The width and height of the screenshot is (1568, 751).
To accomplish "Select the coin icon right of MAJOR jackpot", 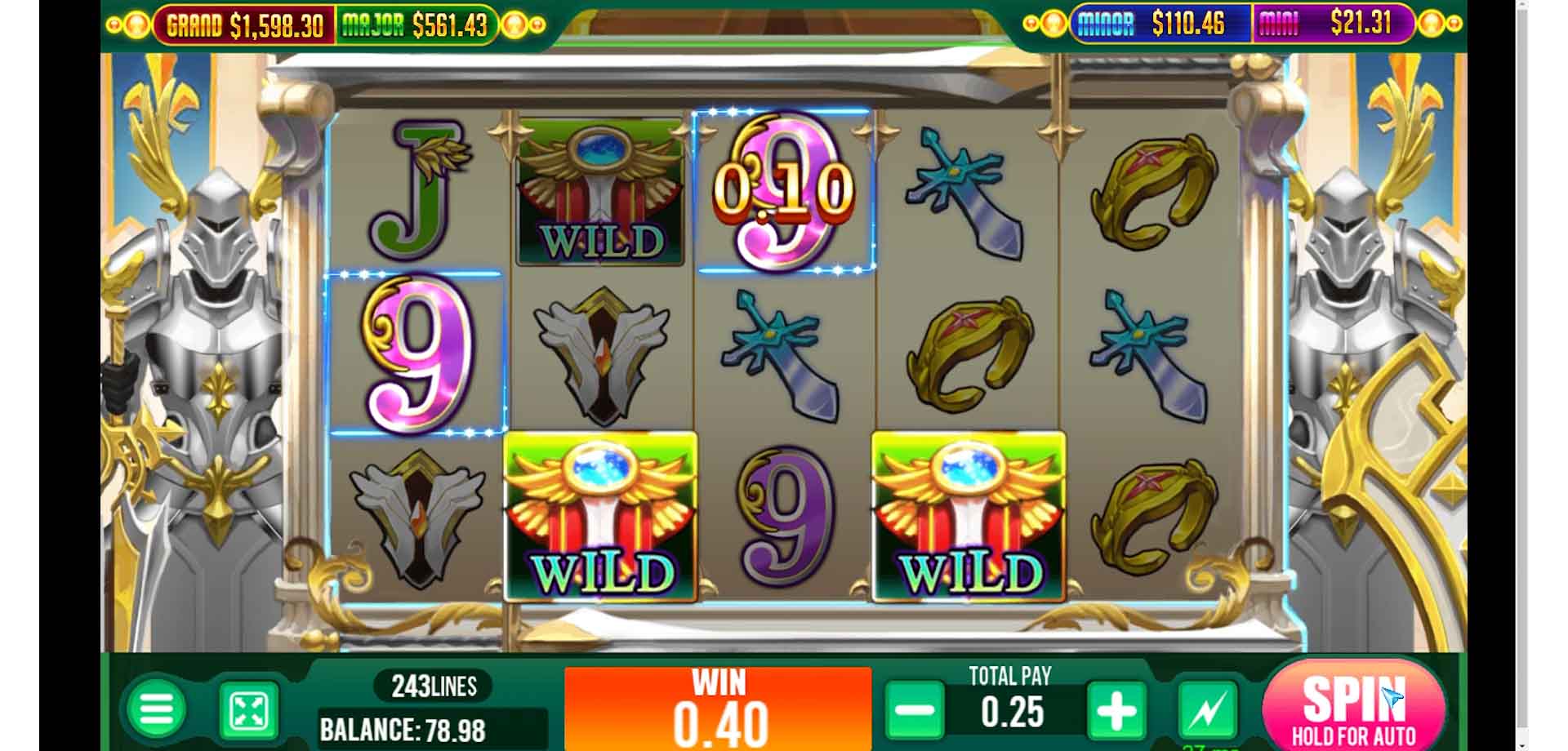I will pos(514,21).
